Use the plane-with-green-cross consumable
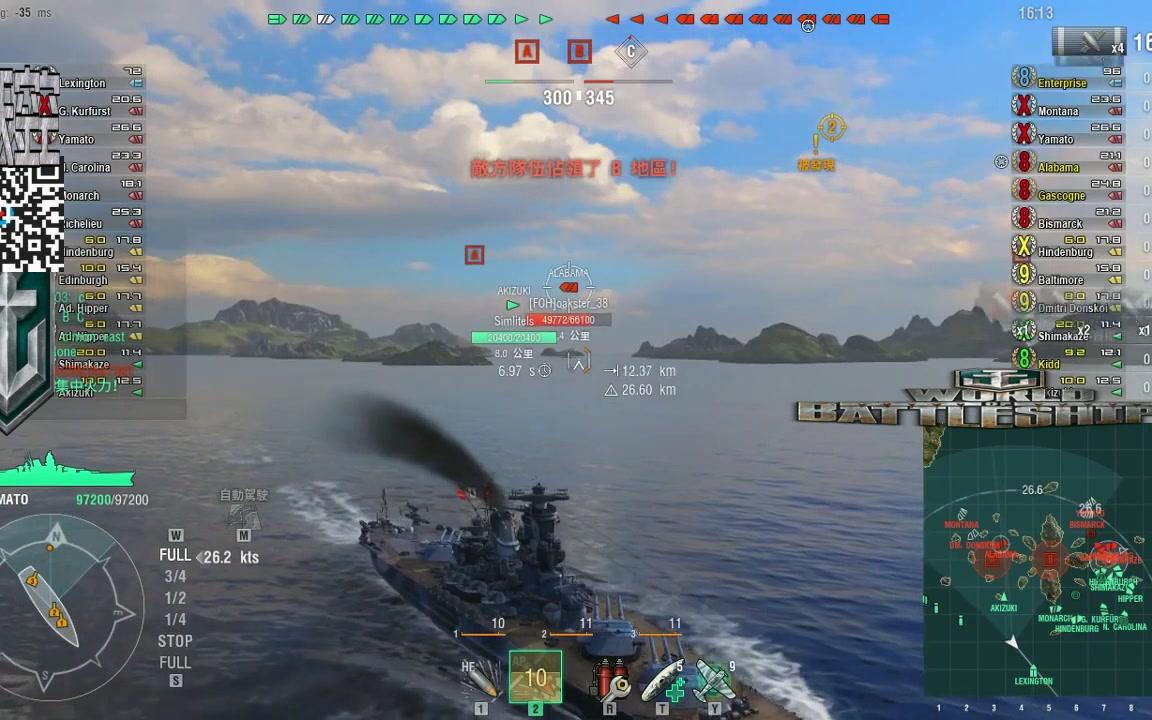Screen dimensions: 1152x720 pyautogui.click(x=662, y=681)
